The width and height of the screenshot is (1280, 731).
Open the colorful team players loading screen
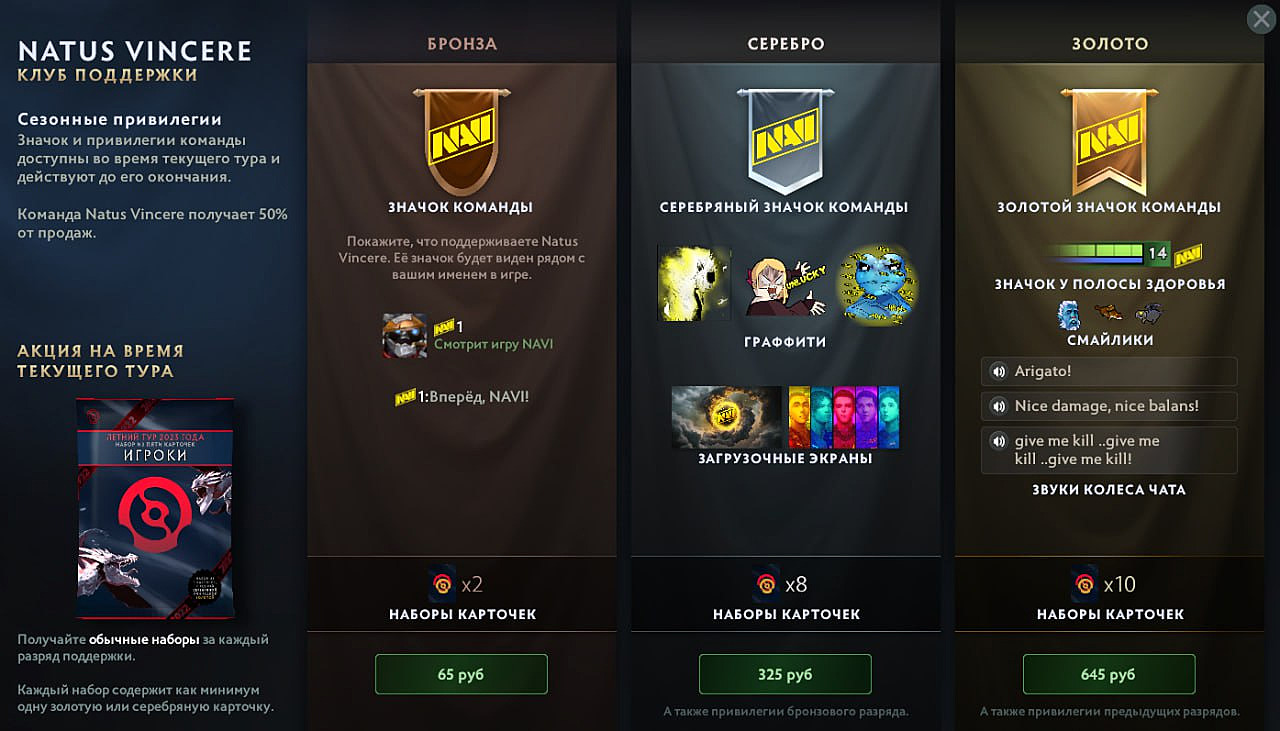844,416
